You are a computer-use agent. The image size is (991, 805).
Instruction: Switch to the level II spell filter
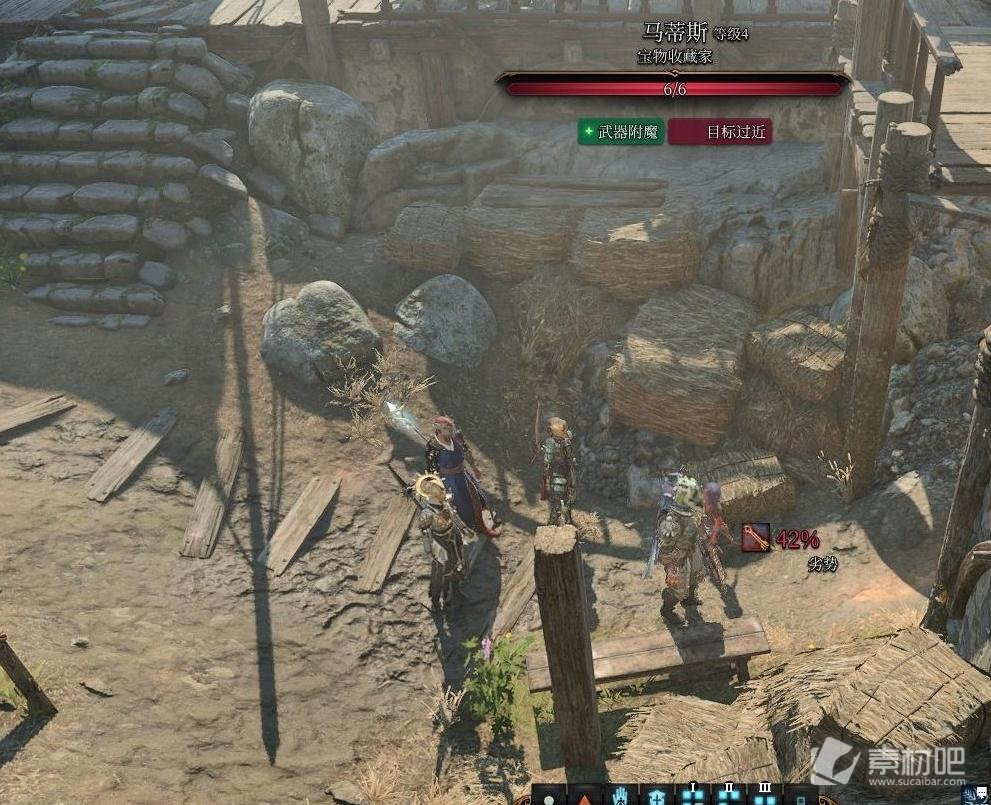[728, 796]
